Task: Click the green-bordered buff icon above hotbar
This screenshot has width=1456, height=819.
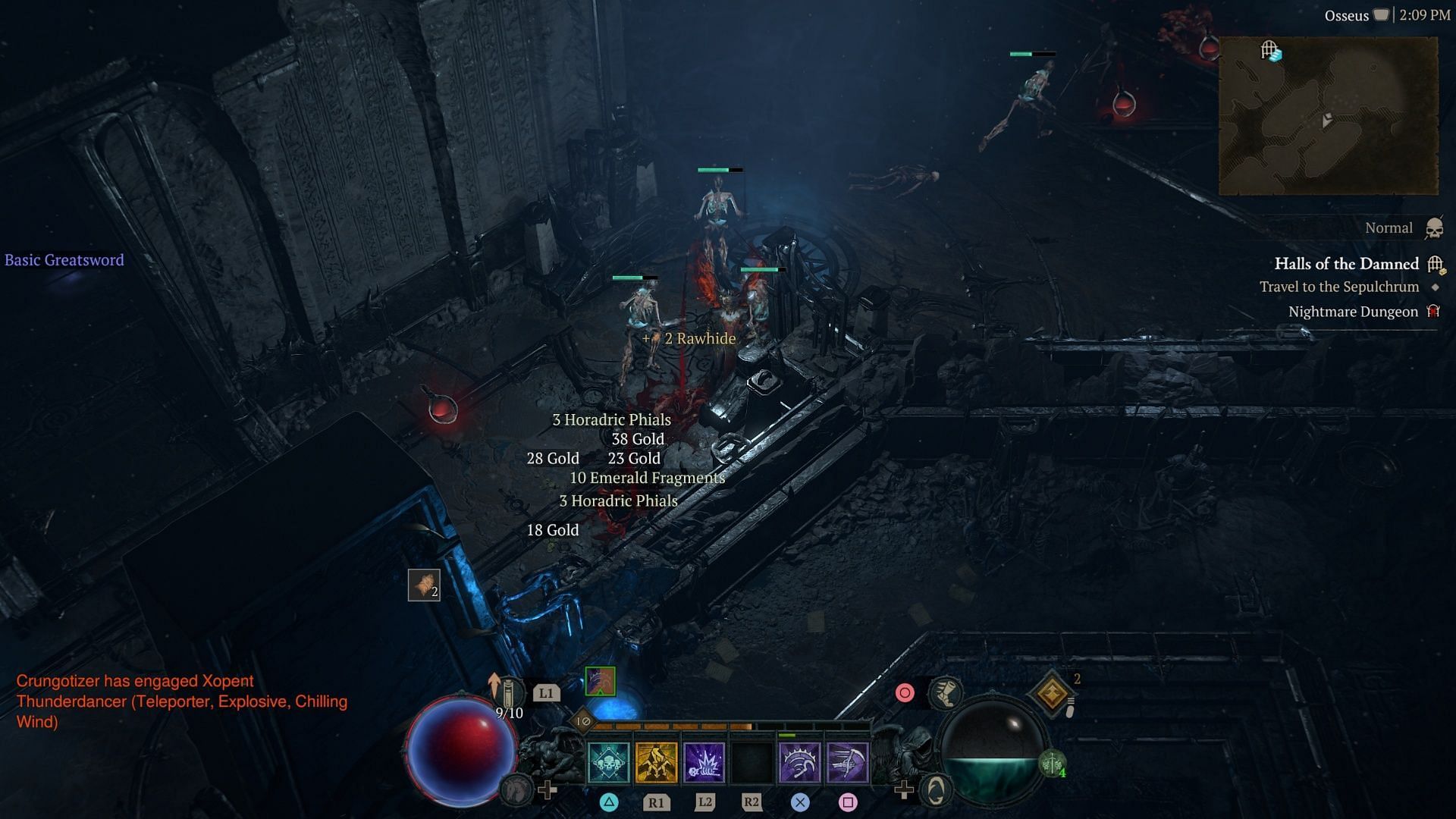Action: pyautogui.click(x=600, y=681)
